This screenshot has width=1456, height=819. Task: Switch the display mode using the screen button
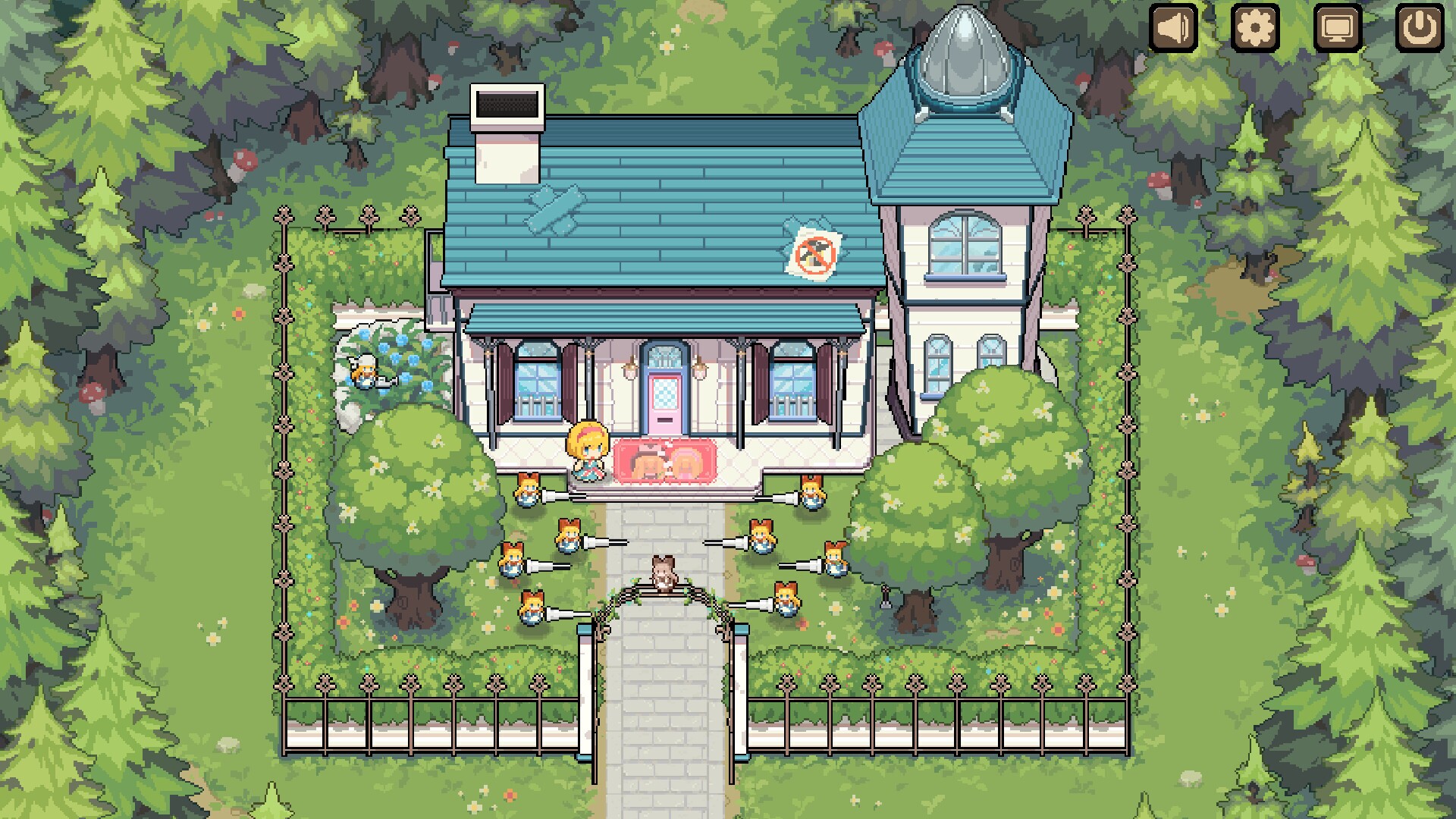1338,29
